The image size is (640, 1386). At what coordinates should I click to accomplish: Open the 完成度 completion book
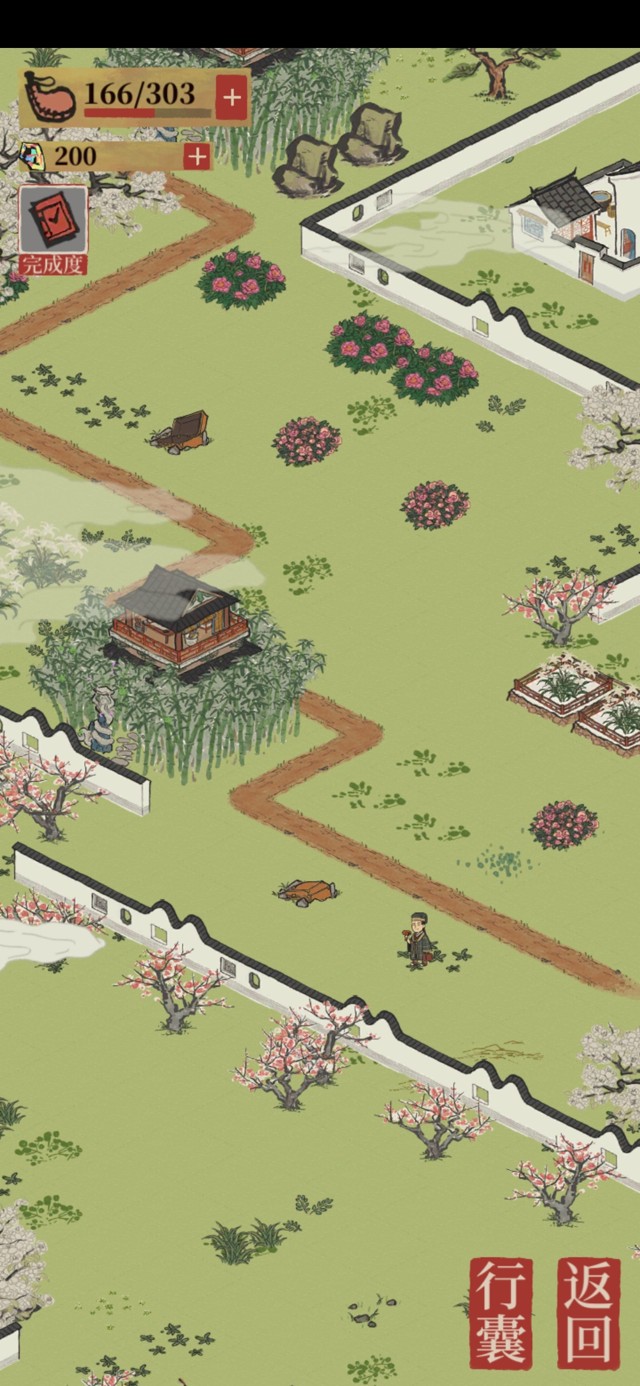pos(53,229)
